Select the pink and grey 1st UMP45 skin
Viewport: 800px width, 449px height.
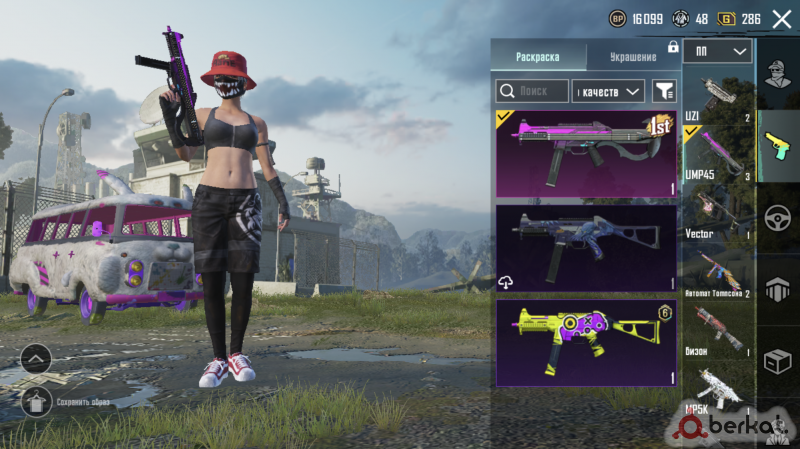click(x=586, y=153)
